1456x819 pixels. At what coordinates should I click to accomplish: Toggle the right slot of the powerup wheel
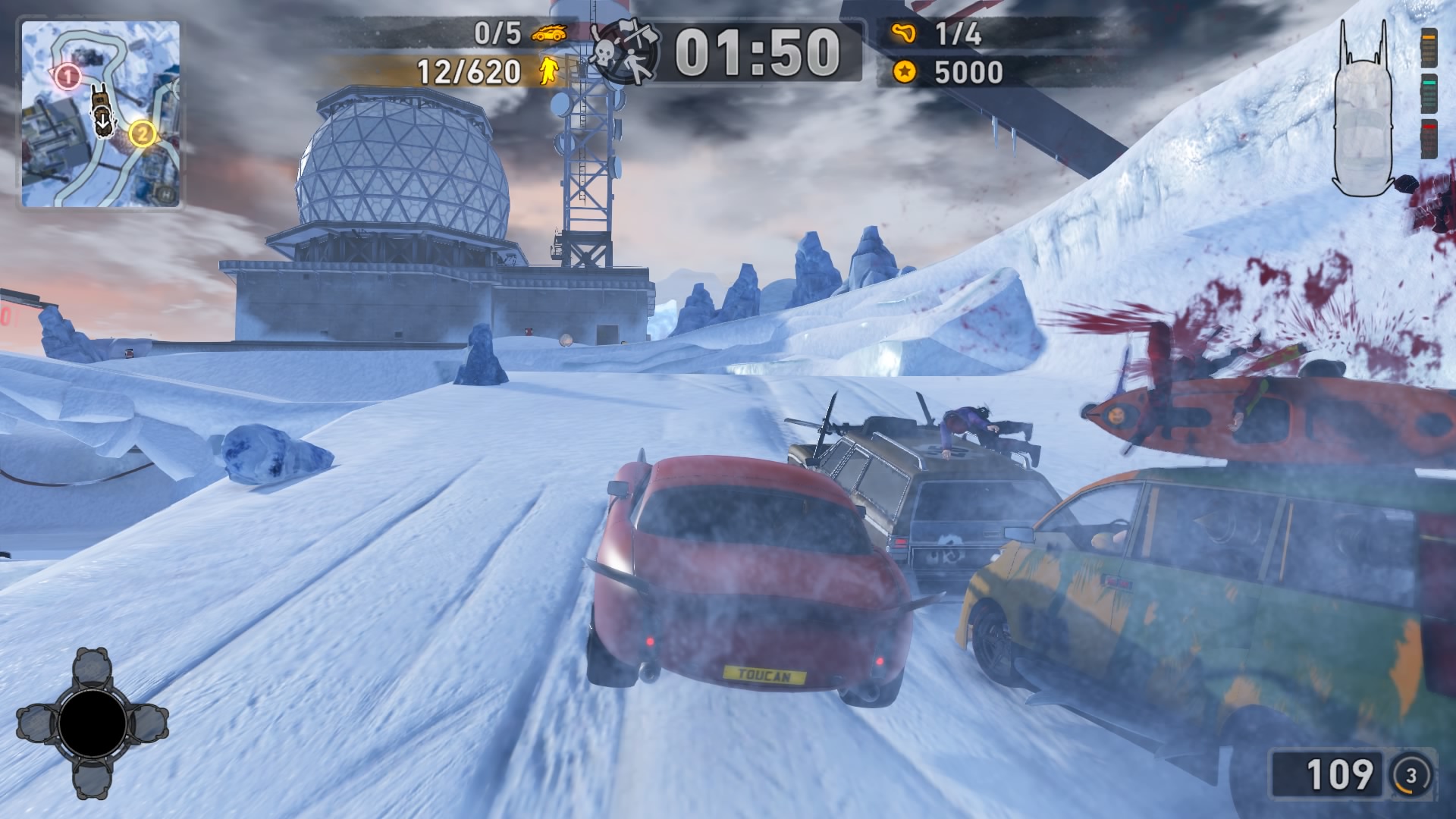pos(148,722)
